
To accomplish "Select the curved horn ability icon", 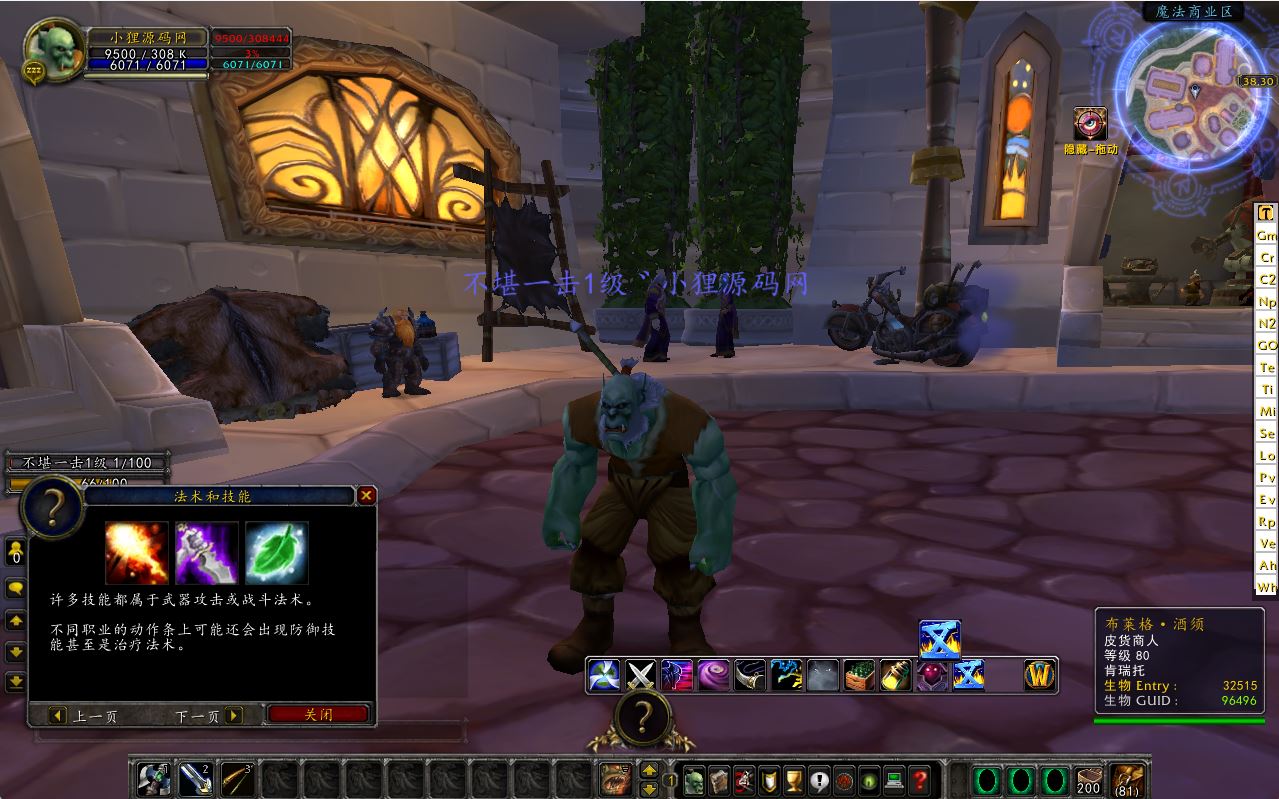I will coord(749,676).
